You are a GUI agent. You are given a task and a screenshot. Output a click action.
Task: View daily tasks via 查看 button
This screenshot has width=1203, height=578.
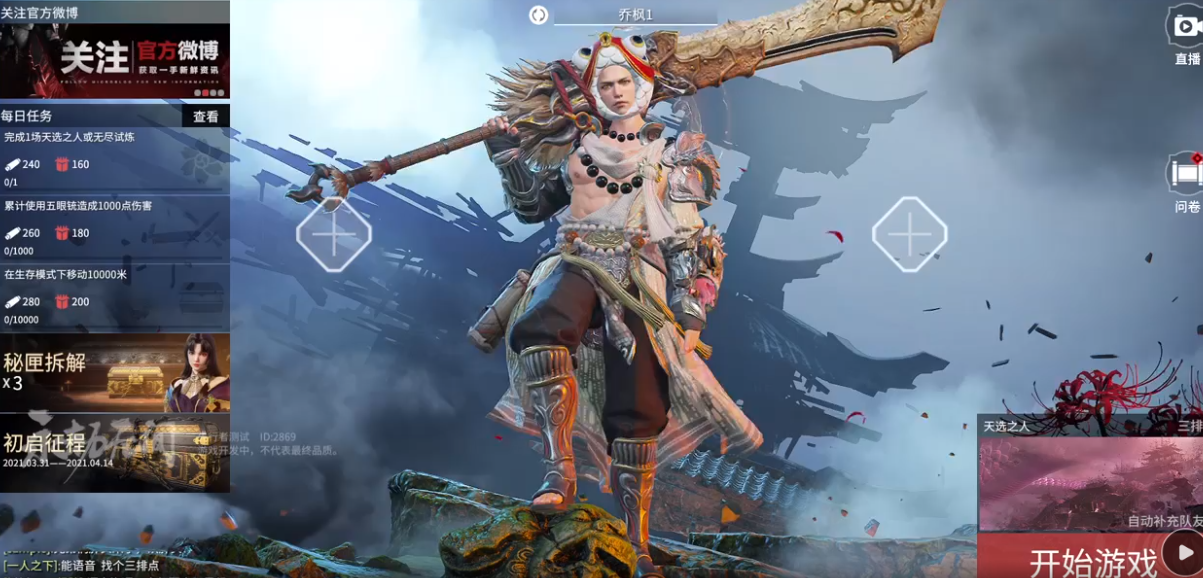click(206, 117)
